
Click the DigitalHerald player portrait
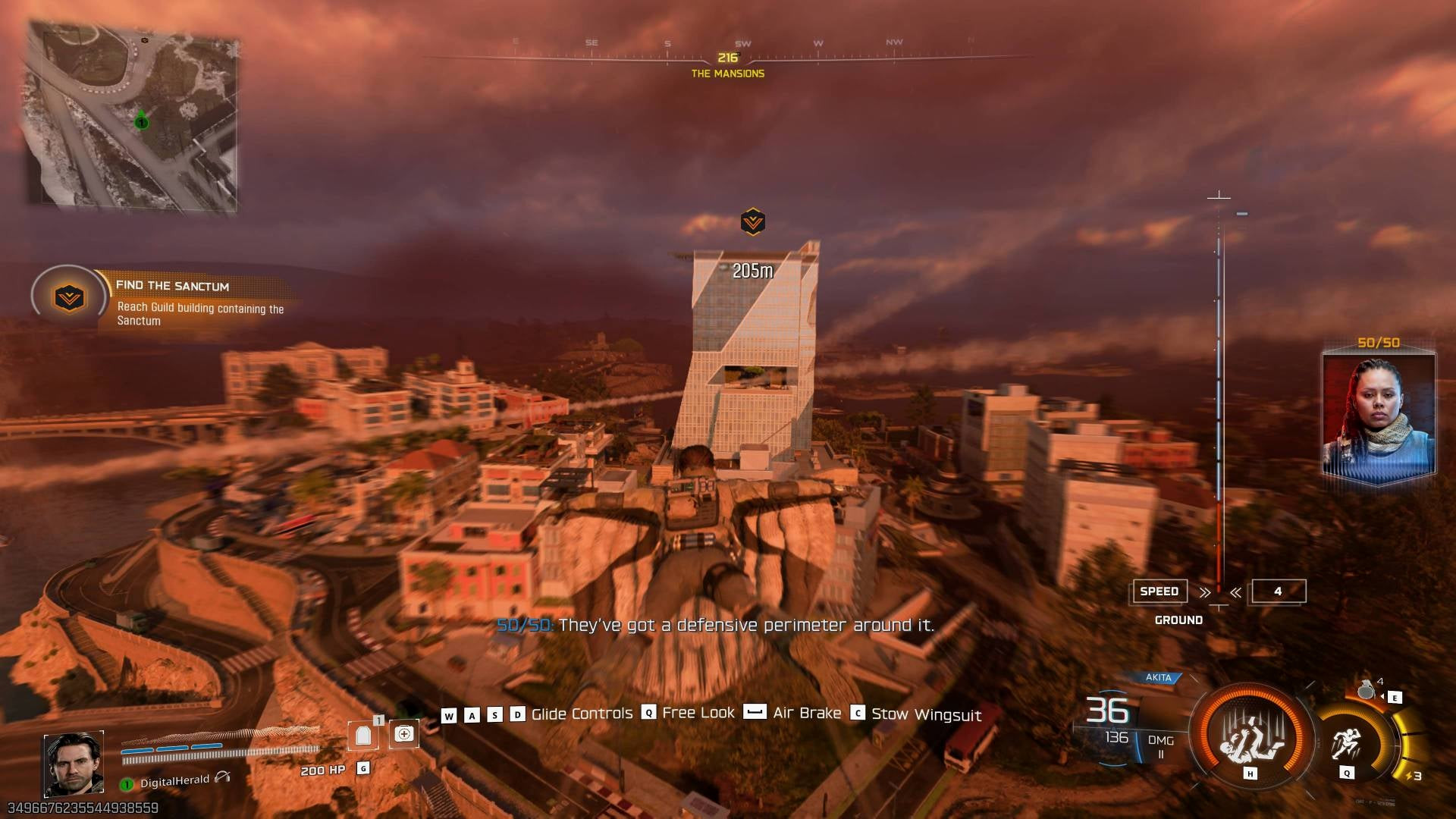[74, 764]
